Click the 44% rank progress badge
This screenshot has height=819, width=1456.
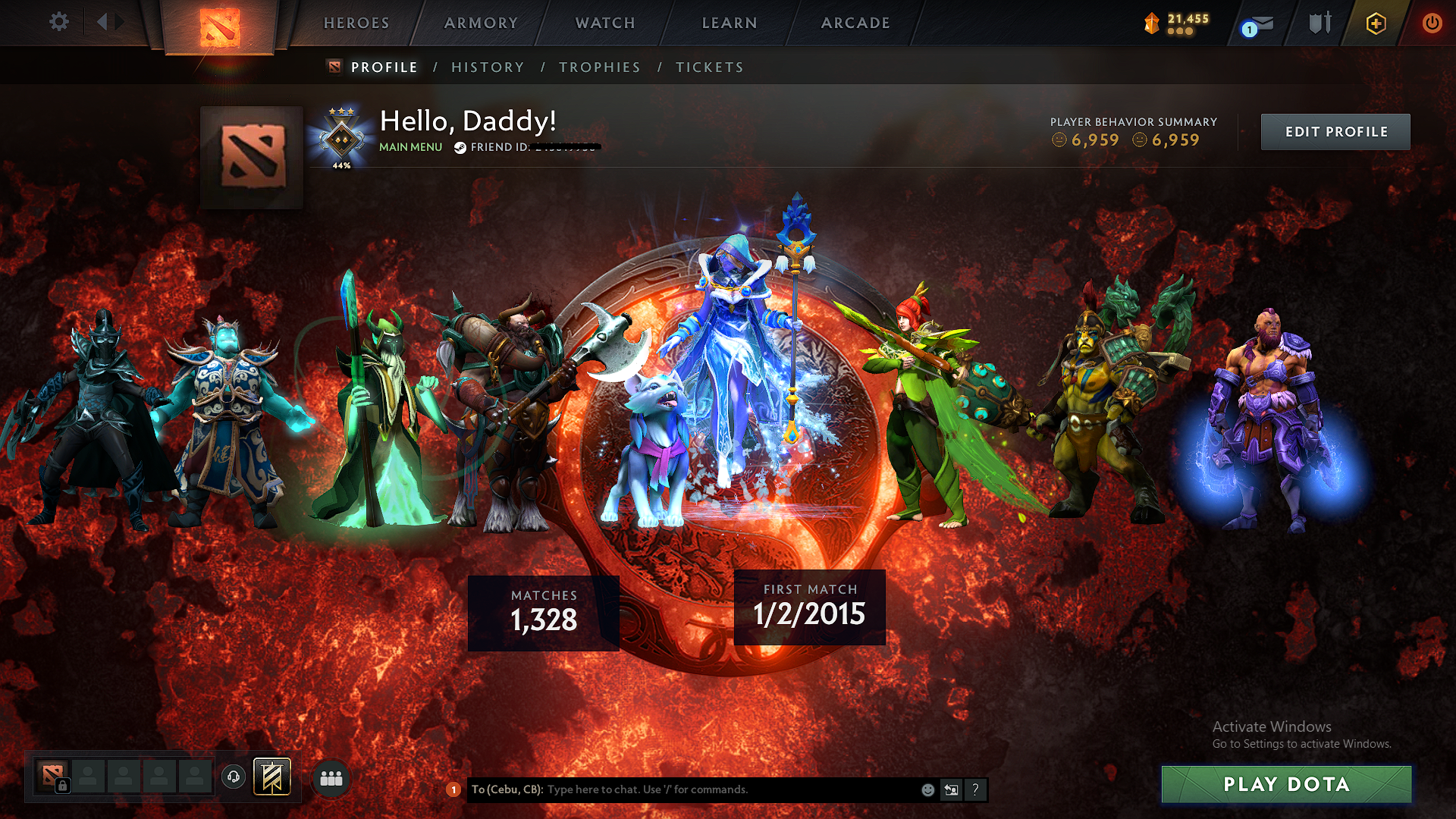(x=341, y=139)
